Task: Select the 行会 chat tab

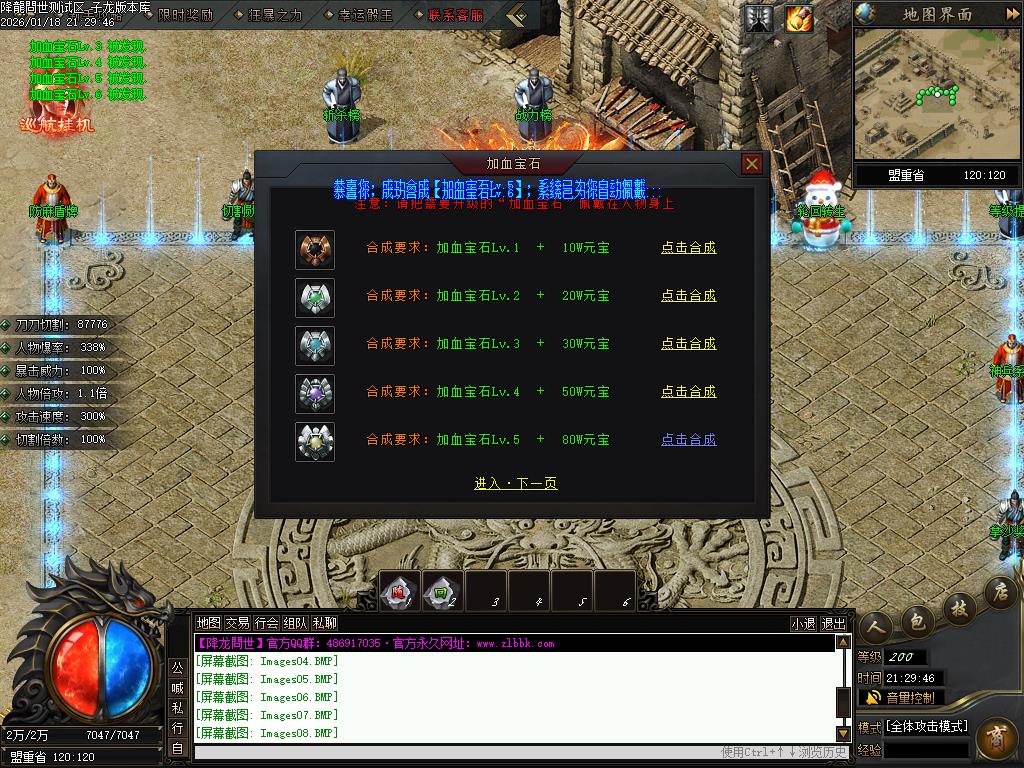Action: click(266, 623)
